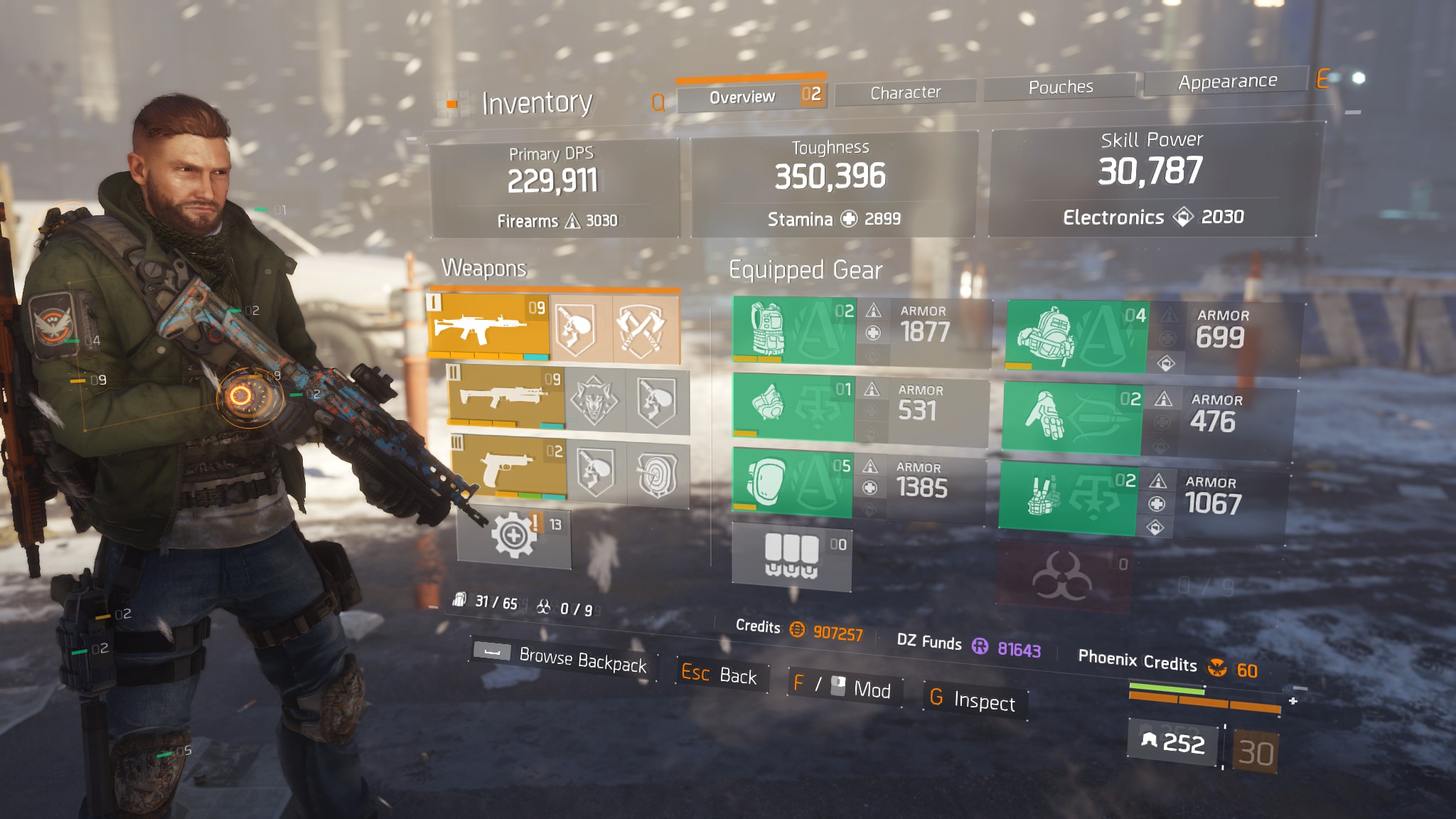The height and width of the screenshot is (819, 1456).
Task: Select the primary assault rifle weapon slot
Action: pyautogui.click(x=488, y=326)
